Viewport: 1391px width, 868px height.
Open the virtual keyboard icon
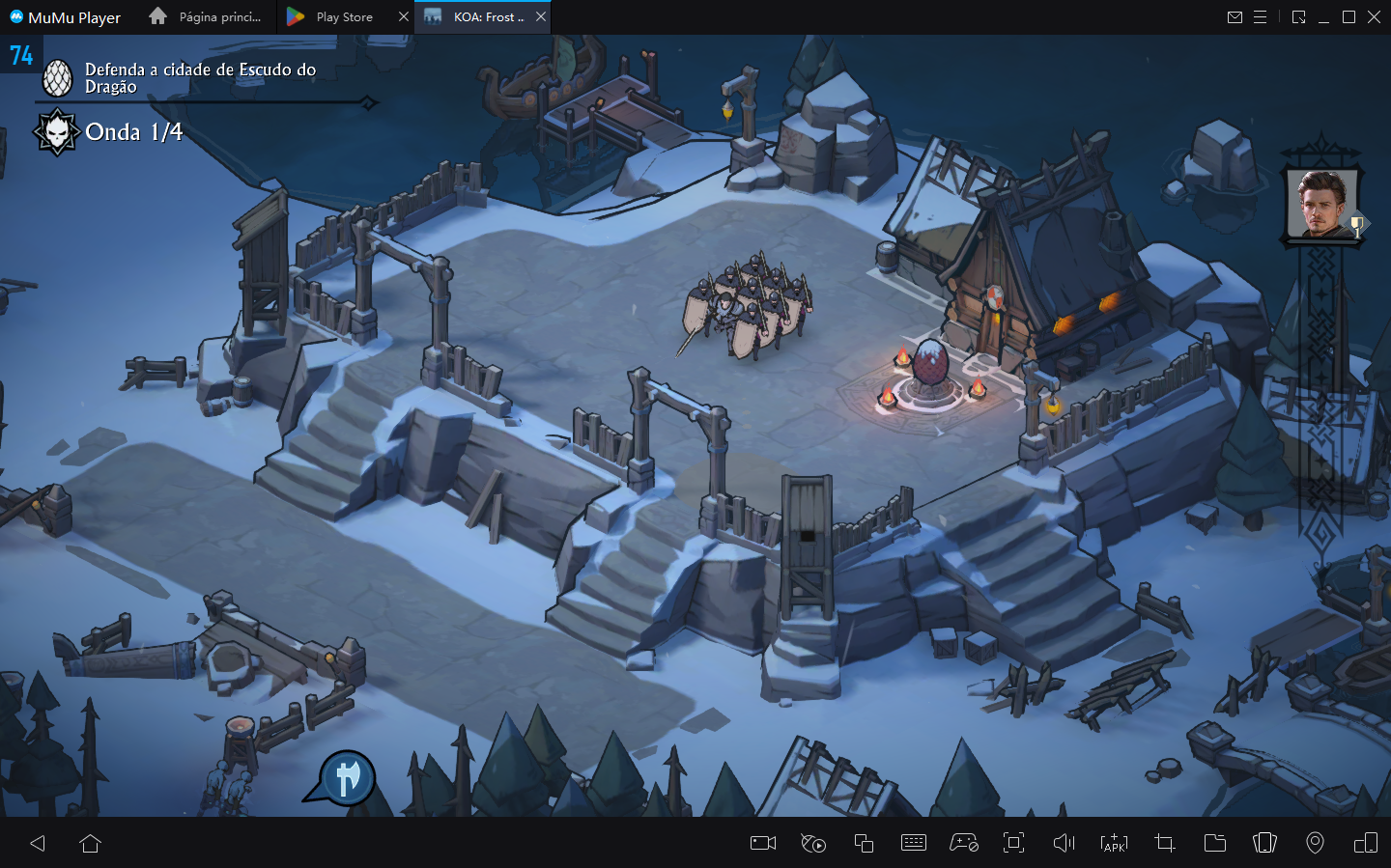tap(913, 843)
